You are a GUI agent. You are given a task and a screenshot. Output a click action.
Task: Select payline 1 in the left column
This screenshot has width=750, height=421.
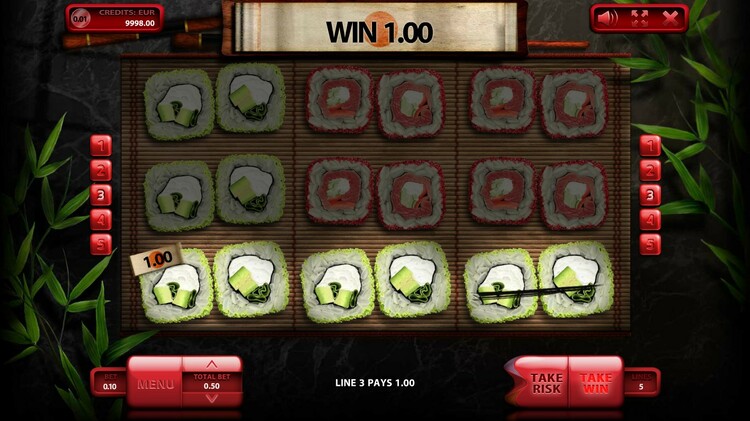pyautogui.click(x=101, y=147)
